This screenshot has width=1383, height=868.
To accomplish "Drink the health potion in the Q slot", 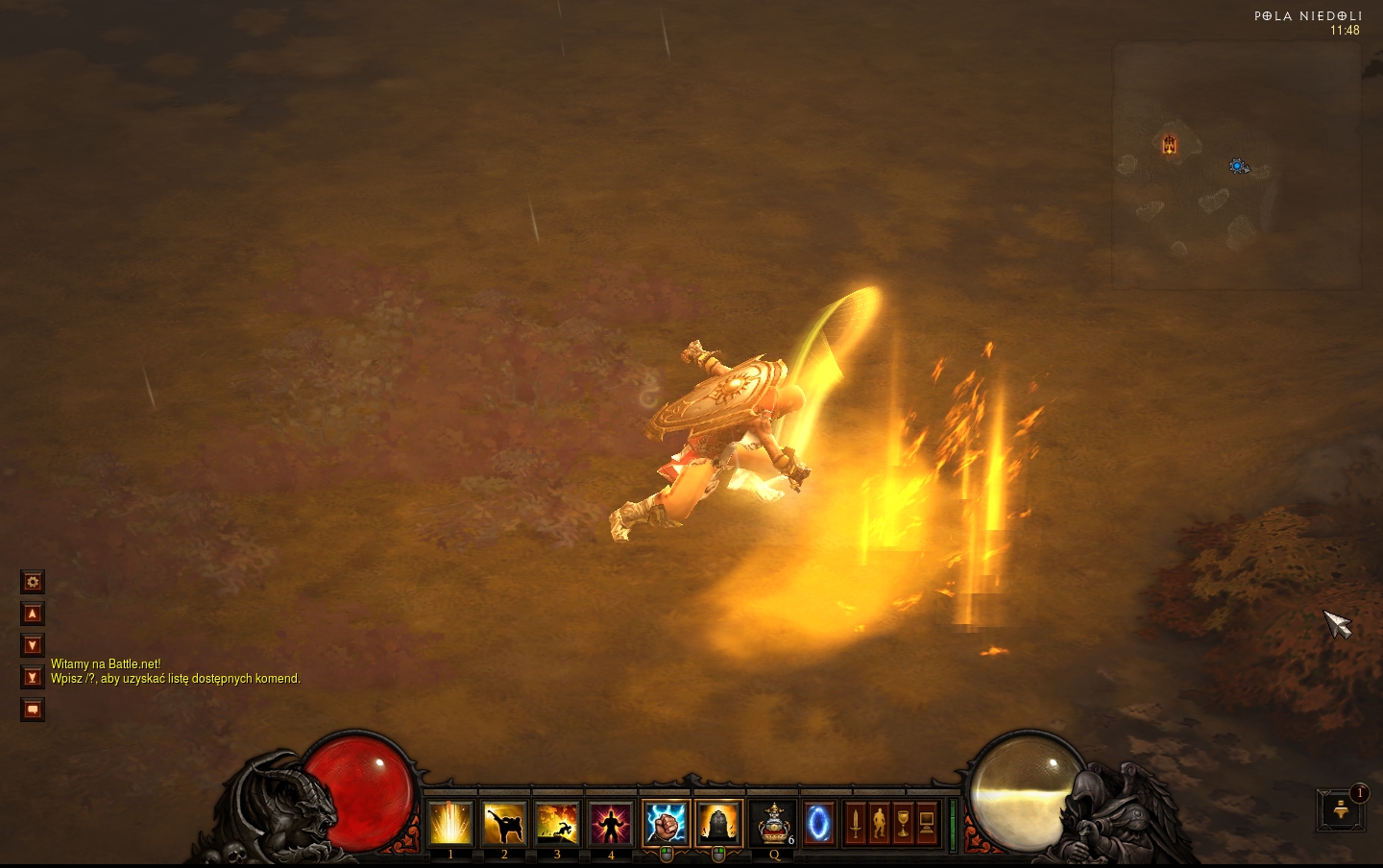I will click(774, 824).
